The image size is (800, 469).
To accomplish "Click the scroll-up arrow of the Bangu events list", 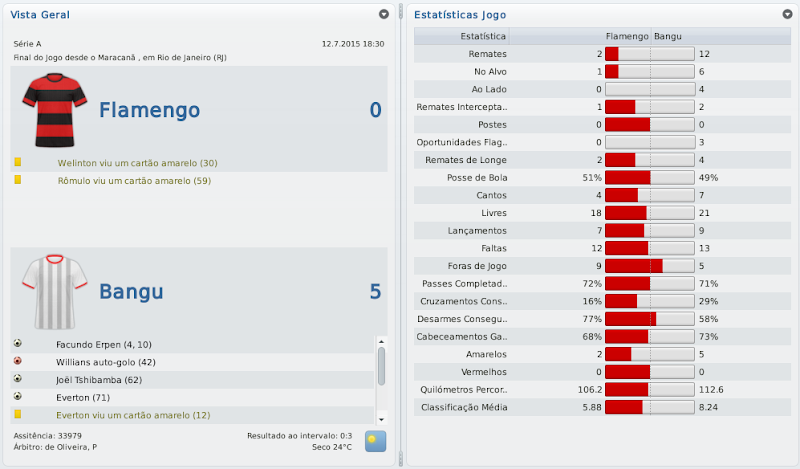I will 381,342.
